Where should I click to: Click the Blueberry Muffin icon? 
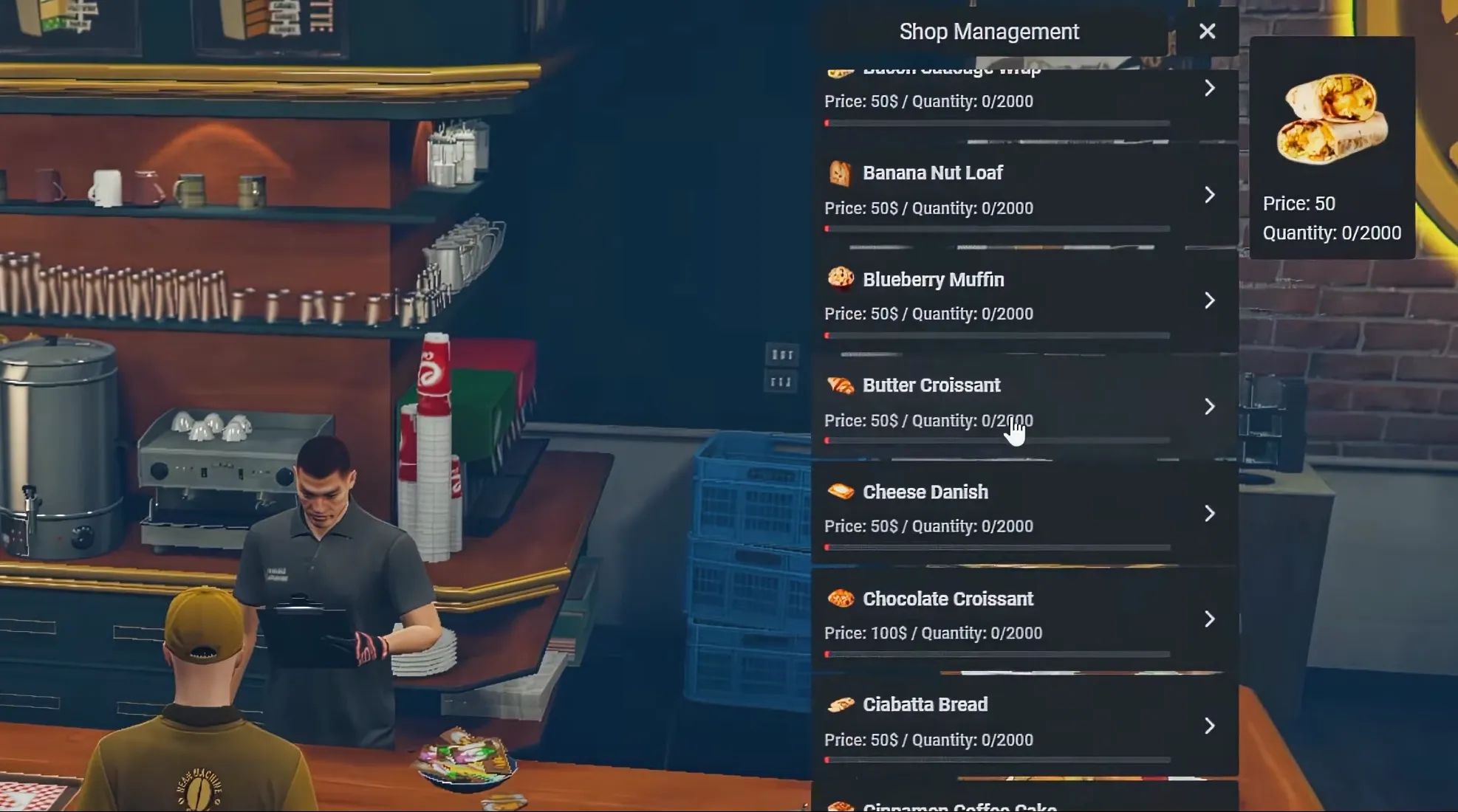coord(842,280)
